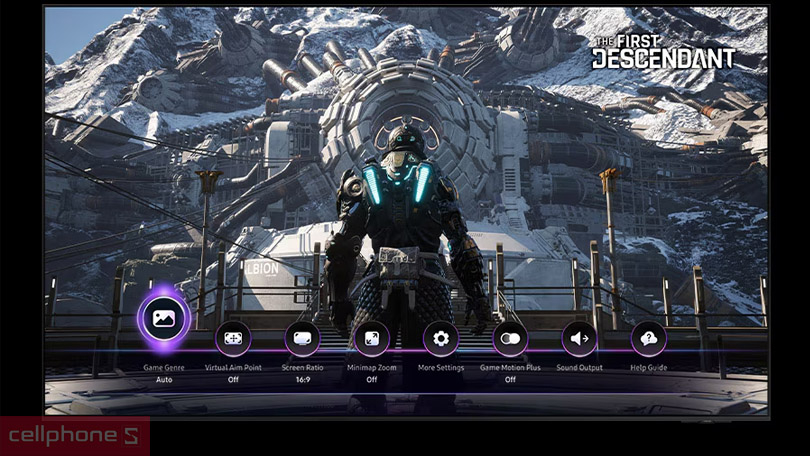The width and height of the screenshot is (810, 456).
Task: Change the Screen Ratio setting
Action: pyautogui.click(x=302, y=339)
